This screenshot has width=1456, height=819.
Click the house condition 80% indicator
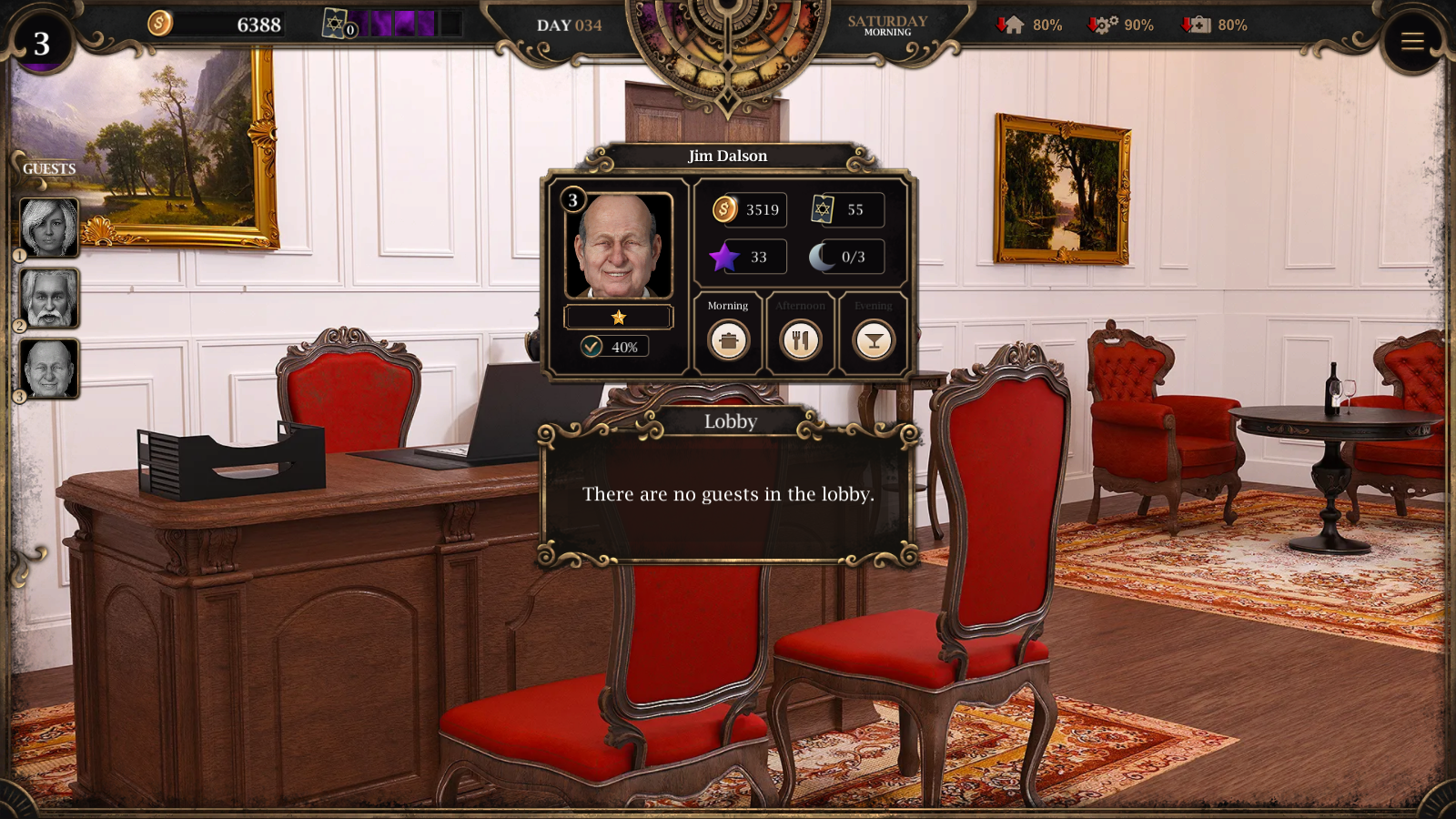1029,25
